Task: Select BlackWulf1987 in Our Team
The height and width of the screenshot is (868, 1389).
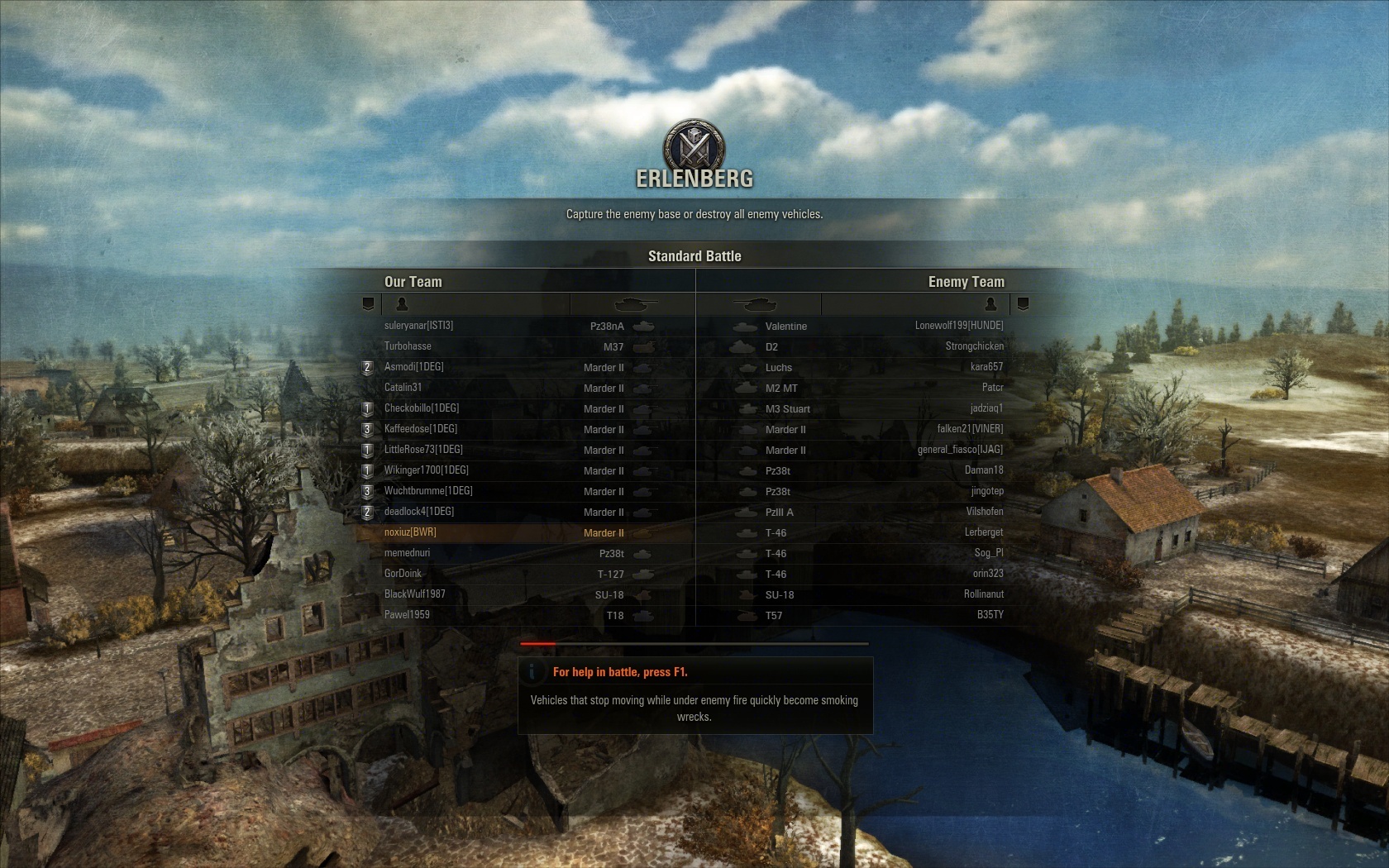Action: (x=414, y=594)
